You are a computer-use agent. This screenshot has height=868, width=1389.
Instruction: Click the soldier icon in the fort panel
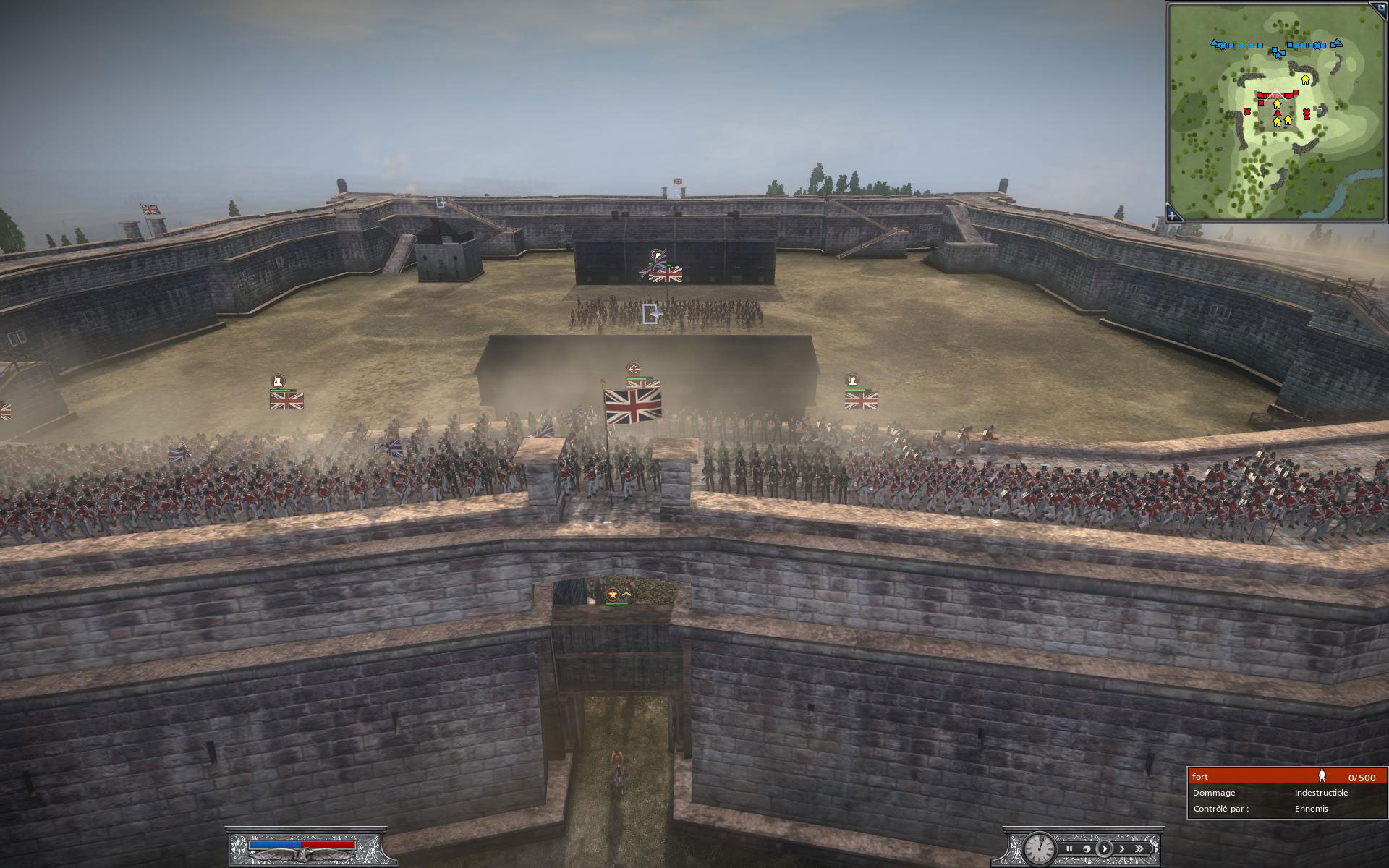point(1322,775)
